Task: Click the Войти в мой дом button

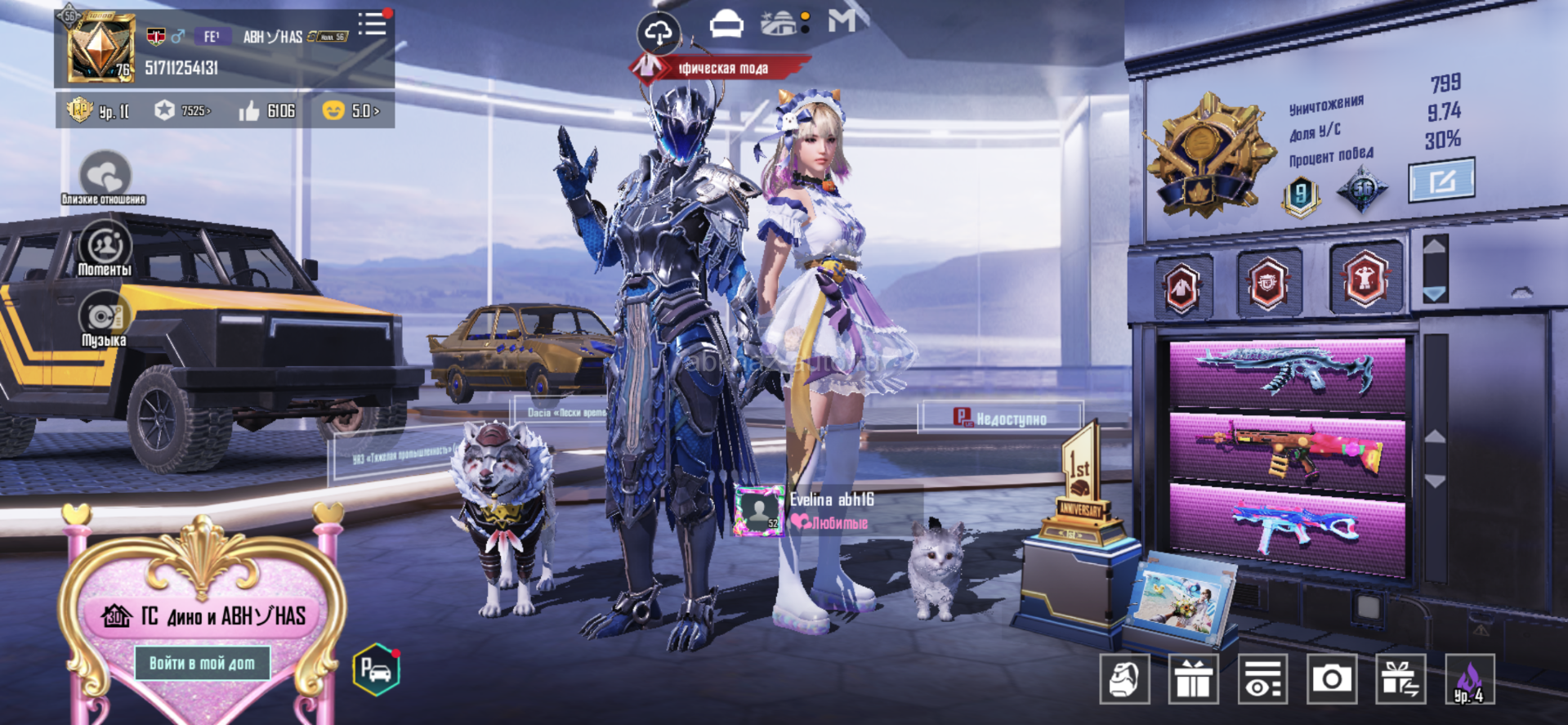Action: pyautogui.click(x=202, y=663)
